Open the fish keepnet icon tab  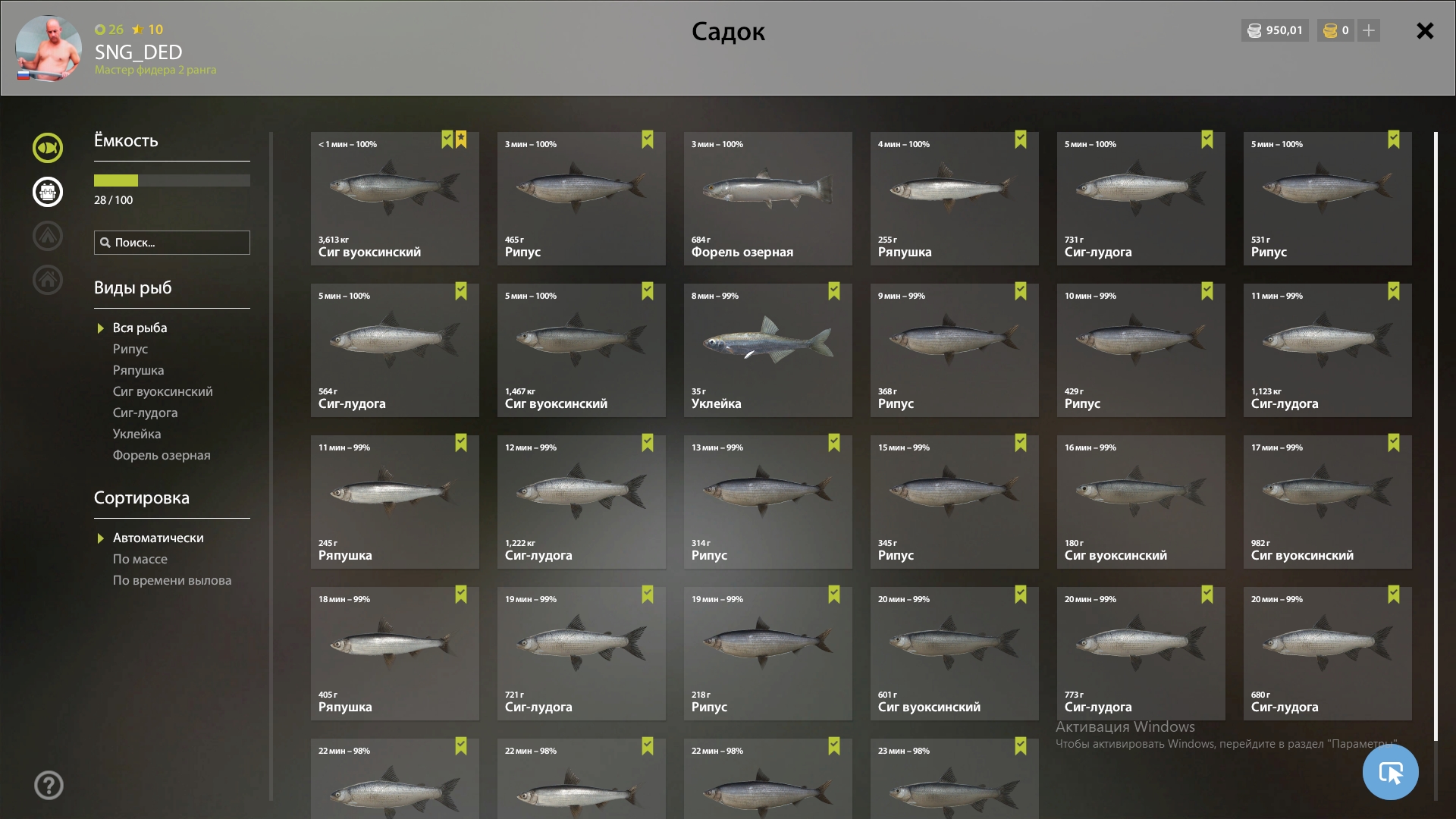pyautogui.click(x=48, y=148)
